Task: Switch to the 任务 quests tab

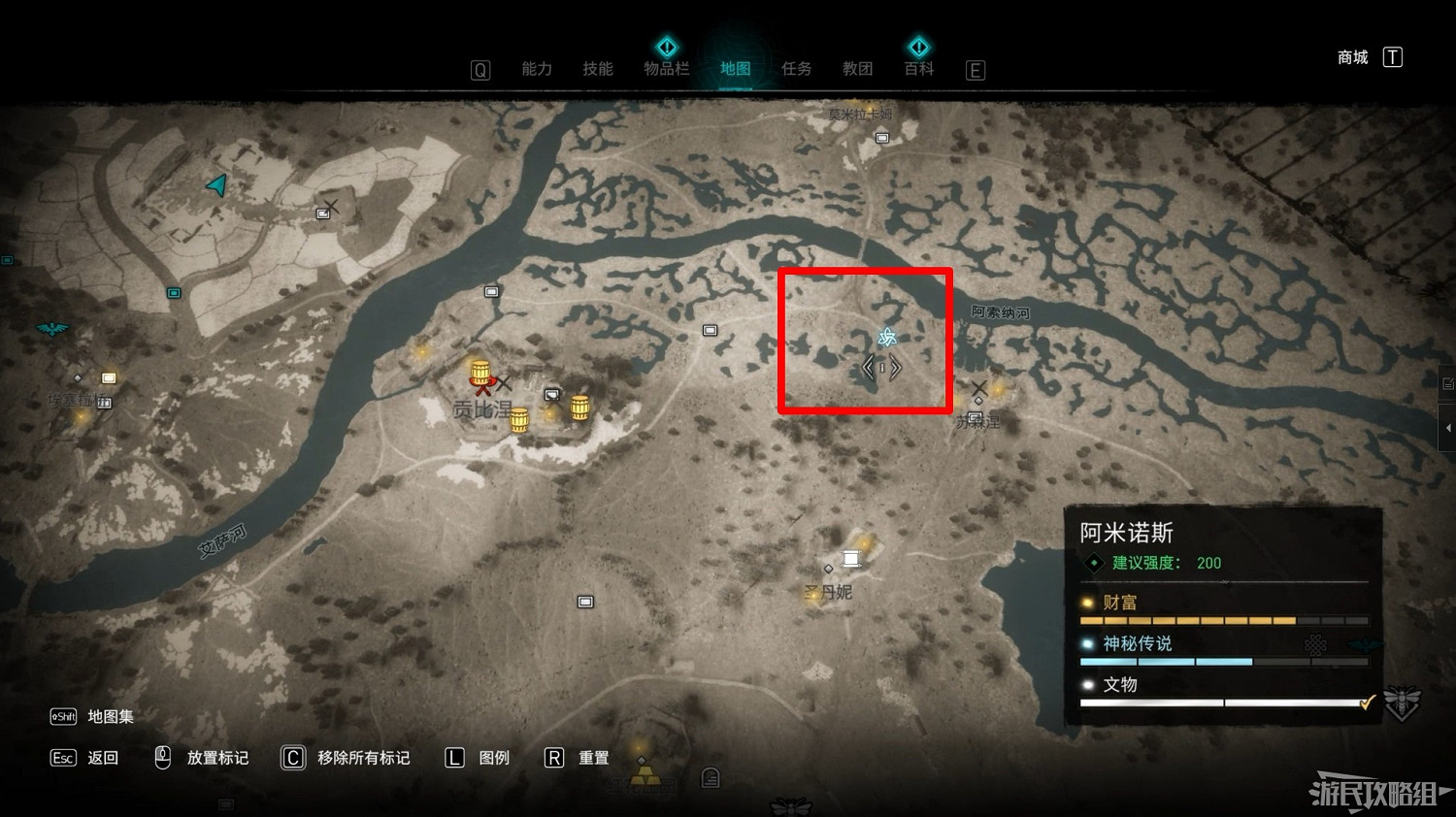Action: click(796, 68)
